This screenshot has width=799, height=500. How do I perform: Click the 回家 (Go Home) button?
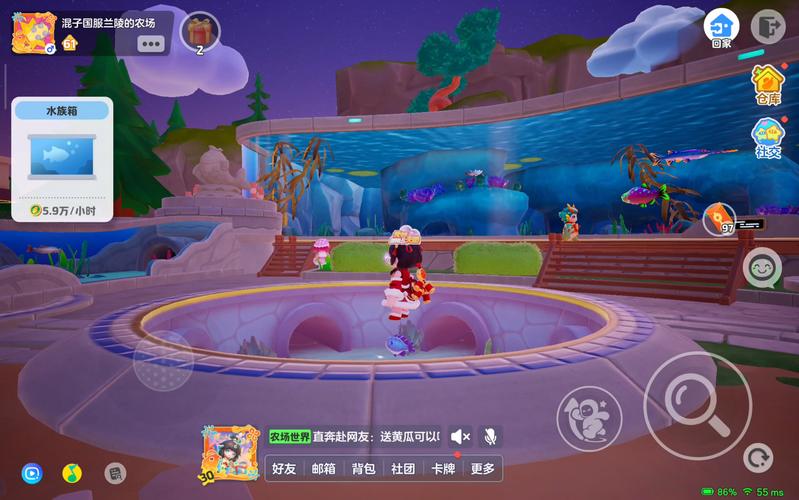coord(721,28)
